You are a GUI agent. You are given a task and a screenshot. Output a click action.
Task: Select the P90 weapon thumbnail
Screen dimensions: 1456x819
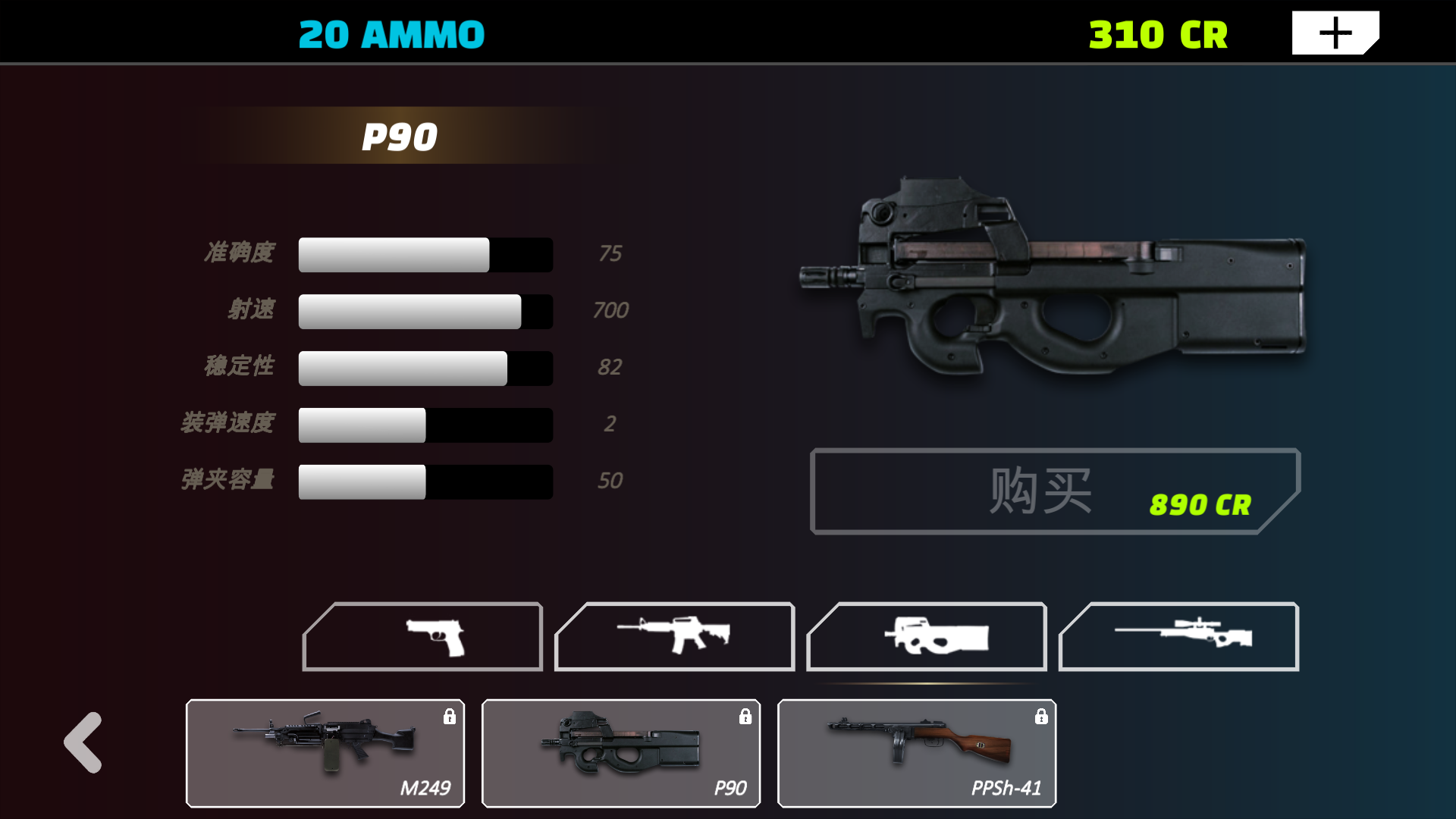tap(620, 753)
